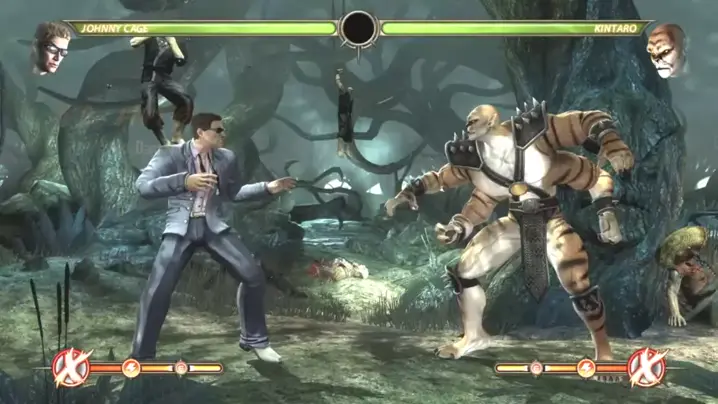
Task: Activate Johnny Cage's X-ray meter emblem
Action: pos(71,367)
